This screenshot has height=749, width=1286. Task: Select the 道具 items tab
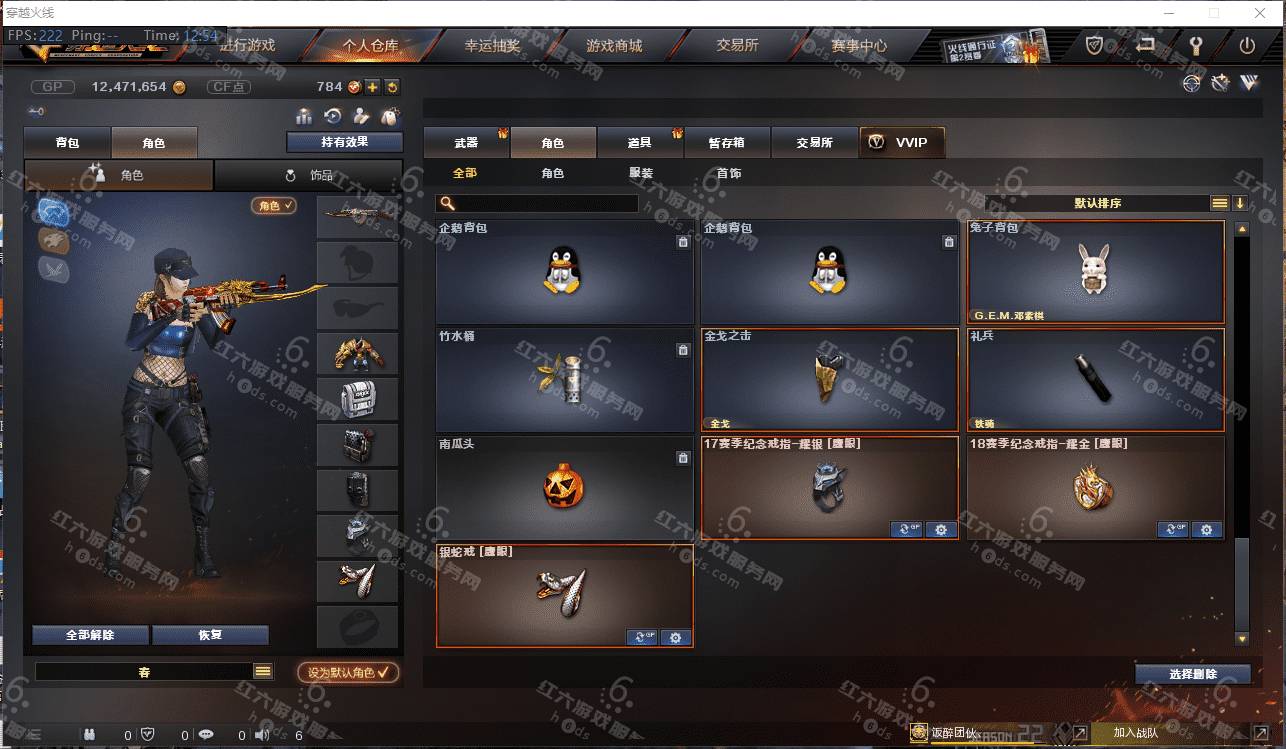click(x=640, y=143)
